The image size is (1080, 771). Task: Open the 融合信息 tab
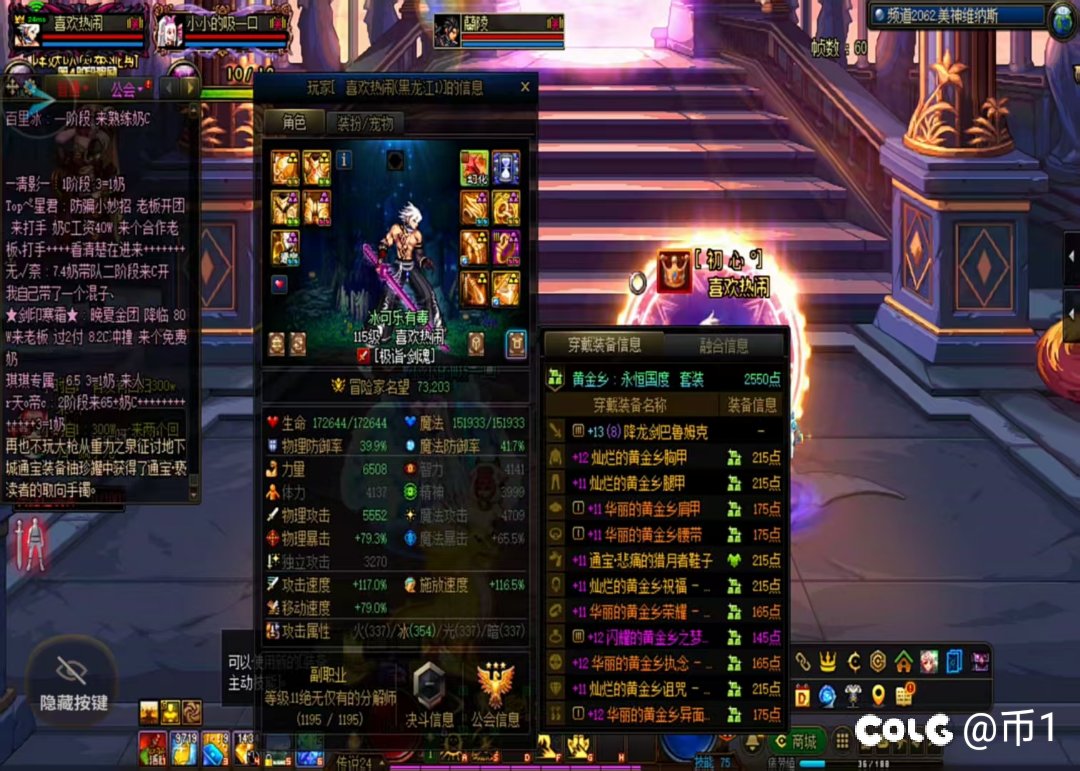[x=723, y=346]
